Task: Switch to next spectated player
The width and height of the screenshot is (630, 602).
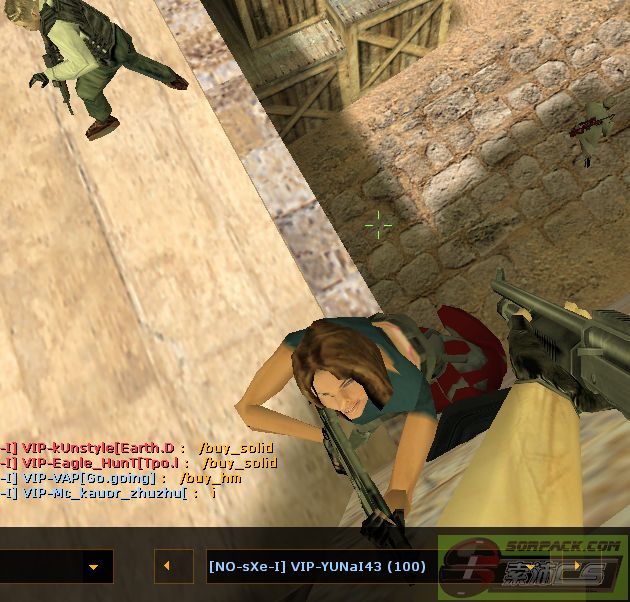Action: point(577,567)
